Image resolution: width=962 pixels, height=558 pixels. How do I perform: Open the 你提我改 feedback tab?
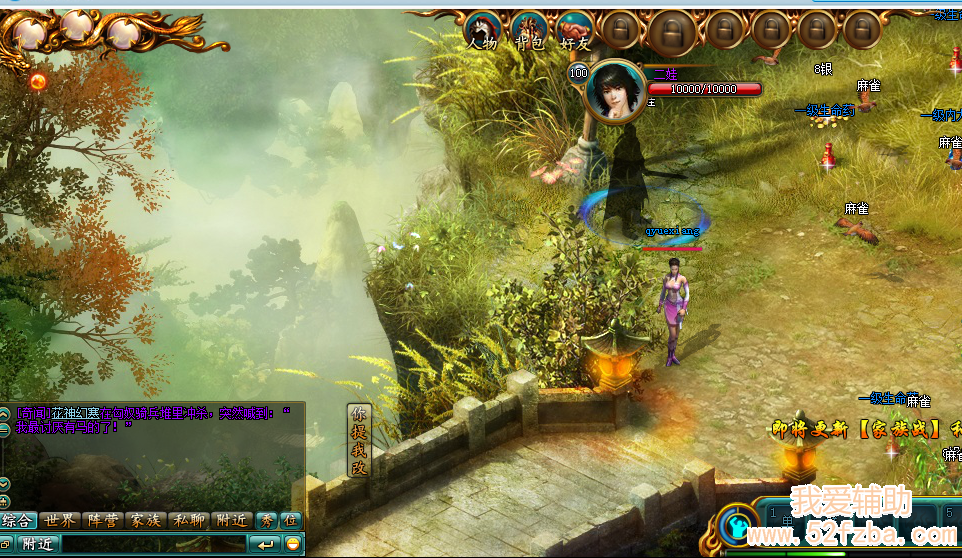(358, 441)
